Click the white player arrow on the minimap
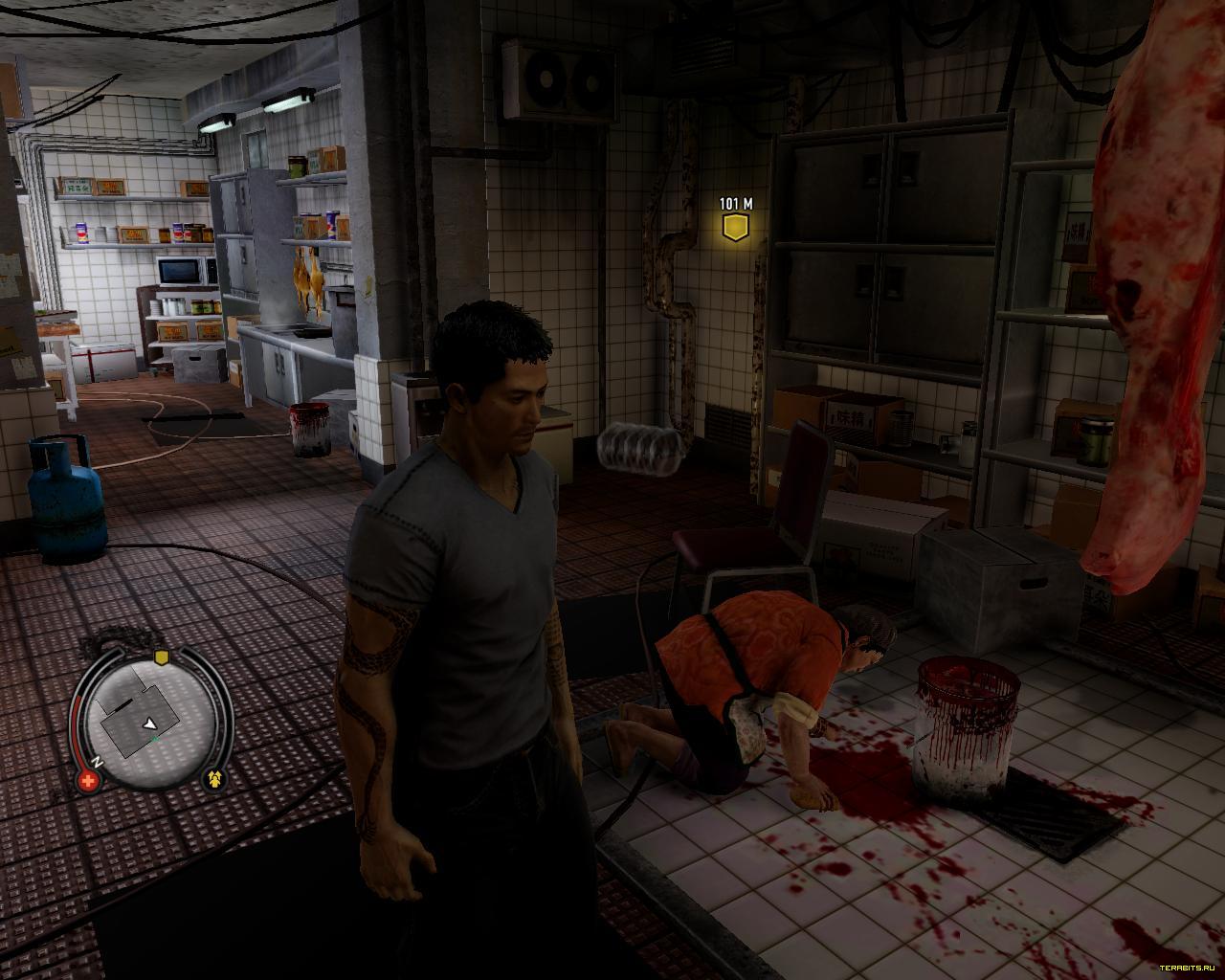The image size is (1225, 980). pyautogui.click(x=151, y=725)
